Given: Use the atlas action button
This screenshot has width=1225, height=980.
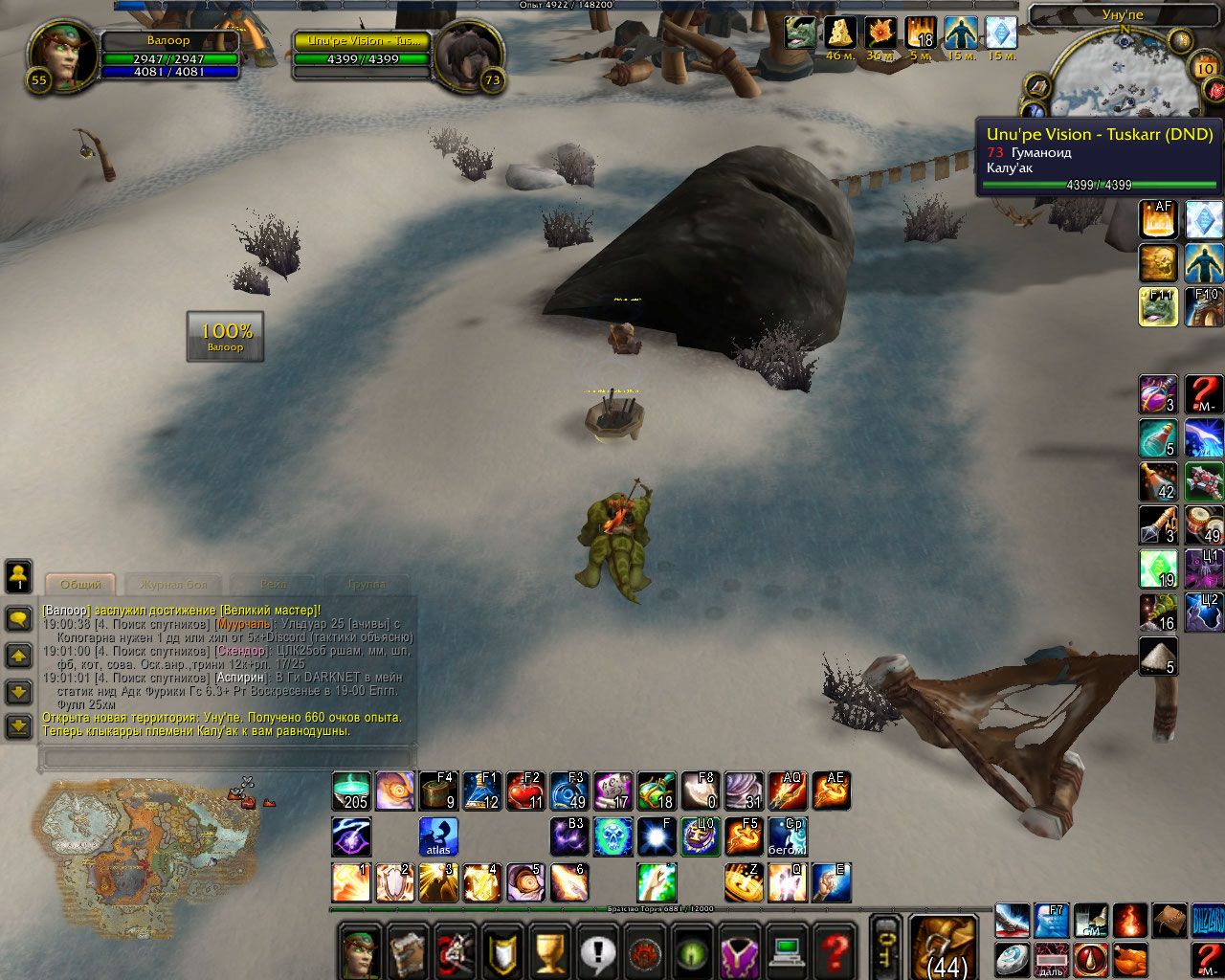Looking at the screenshot, I should tap(438, 836).
